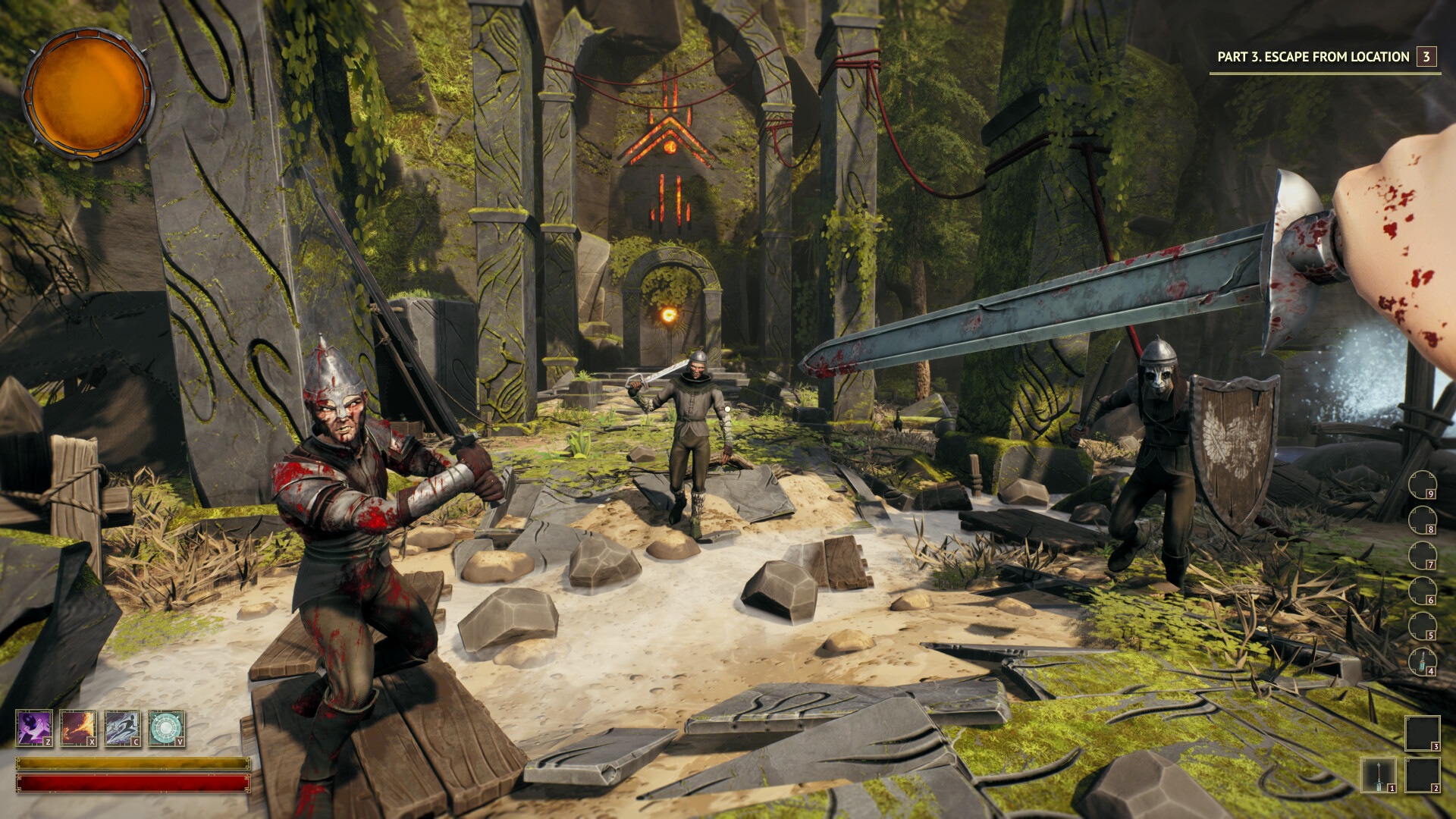The height and width of the screenshot is (819, 1456).
Task: Activate the fire spell bound to X
Action: pos(78,728)
